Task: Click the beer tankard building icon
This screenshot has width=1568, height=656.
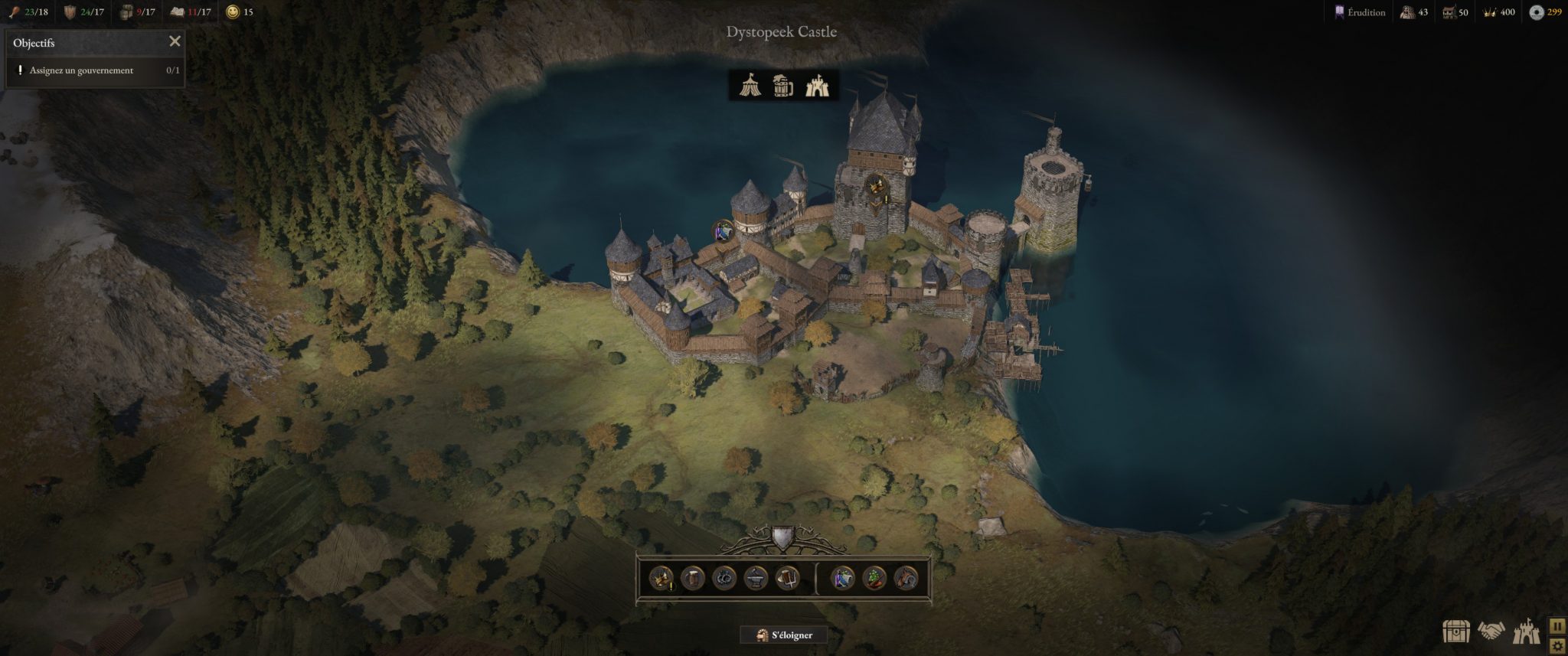Action: [692, 578]
